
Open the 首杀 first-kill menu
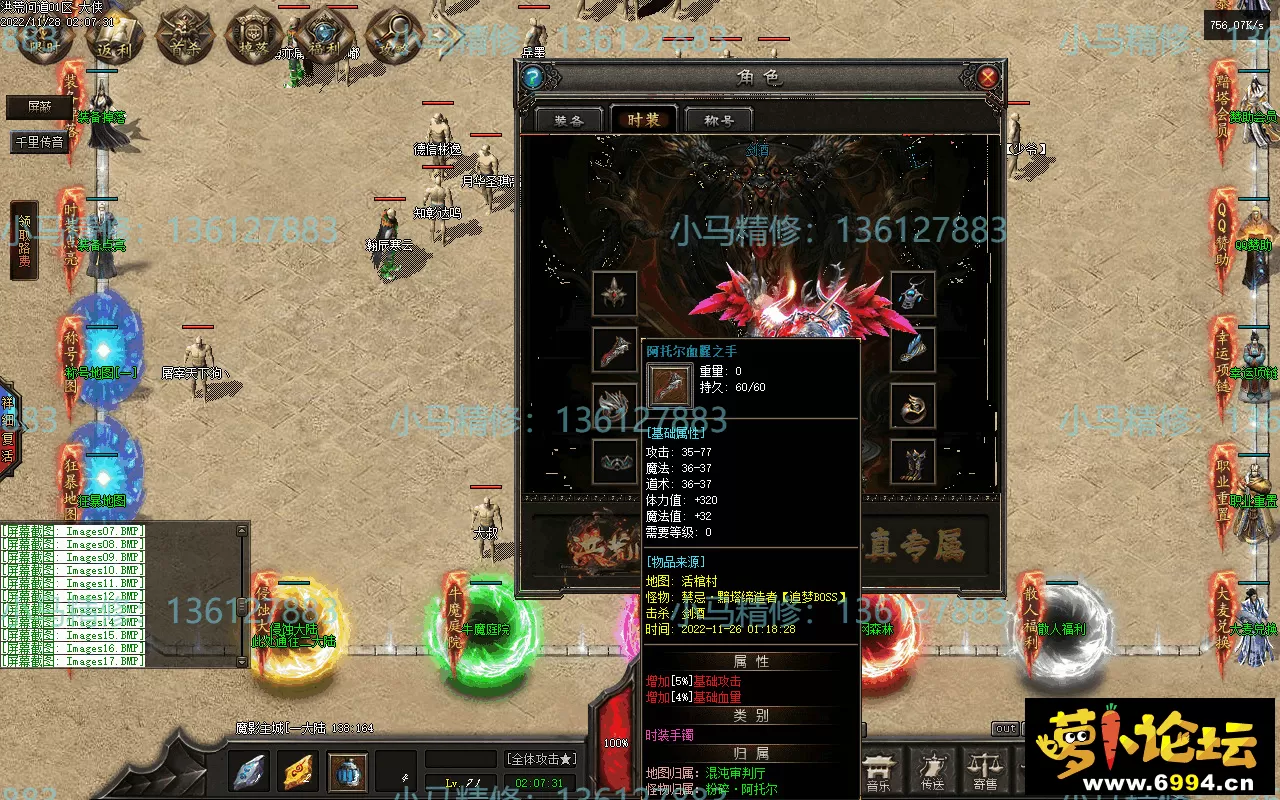coord(181,38)
